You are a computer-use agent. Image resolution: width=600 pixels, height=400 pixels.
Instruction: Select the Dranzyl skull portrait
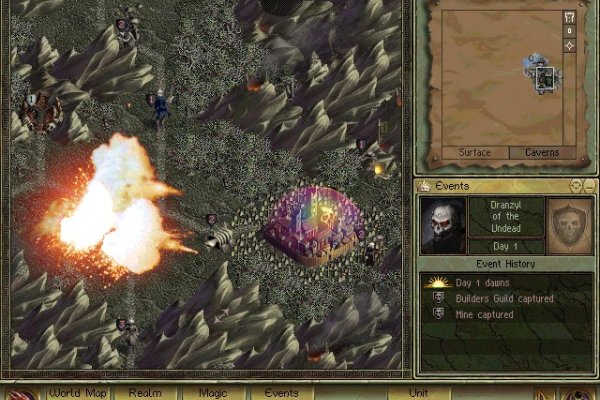441,225
